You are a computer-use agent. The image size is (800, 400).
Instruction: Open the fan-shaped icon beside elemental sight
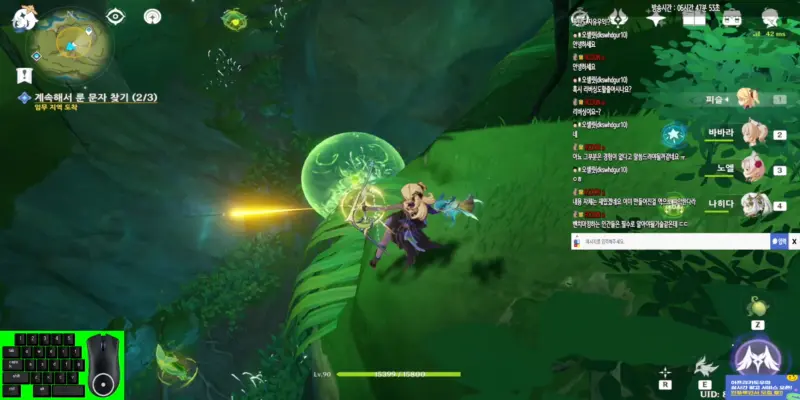click(152, 16)
